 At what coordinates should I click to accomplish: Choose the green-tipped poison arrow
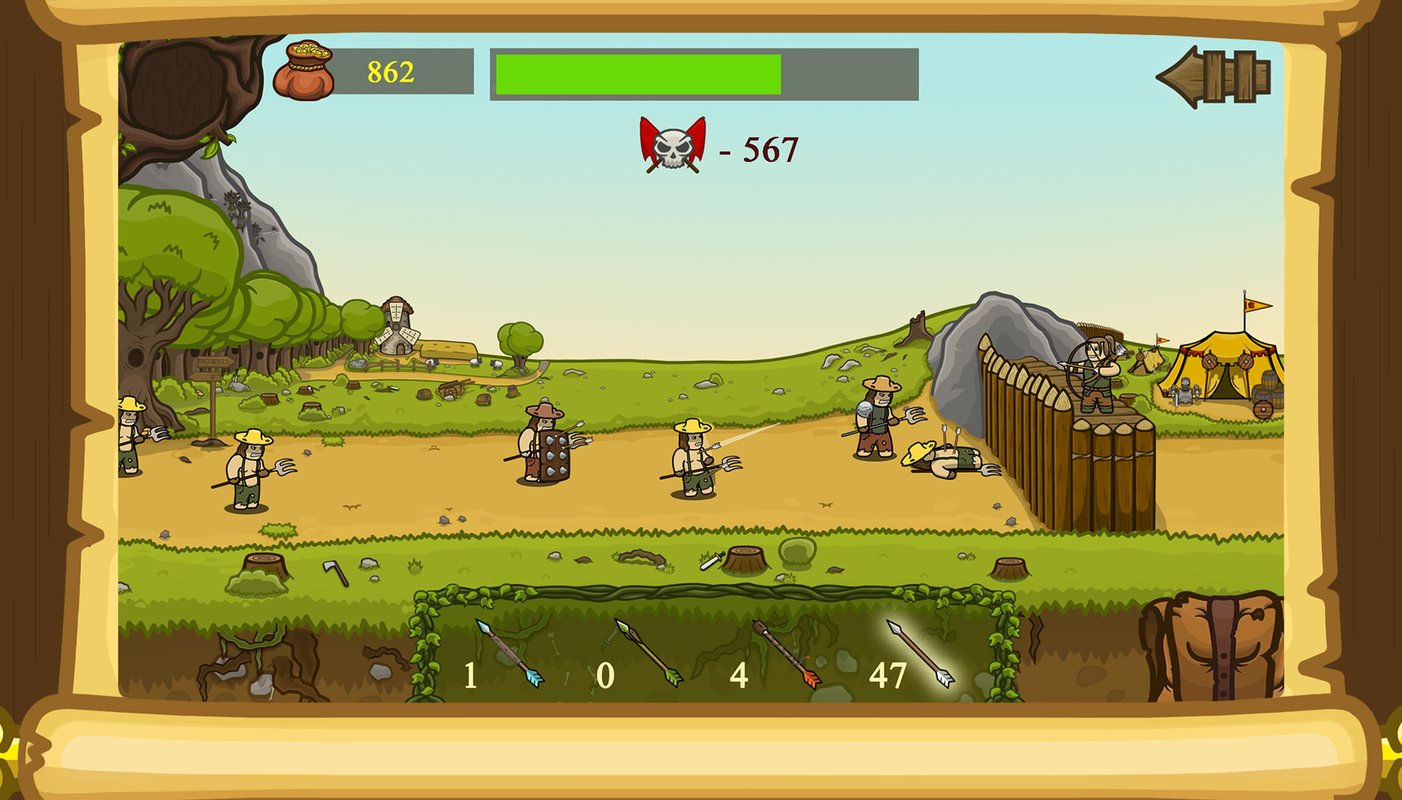pos(648,653)
